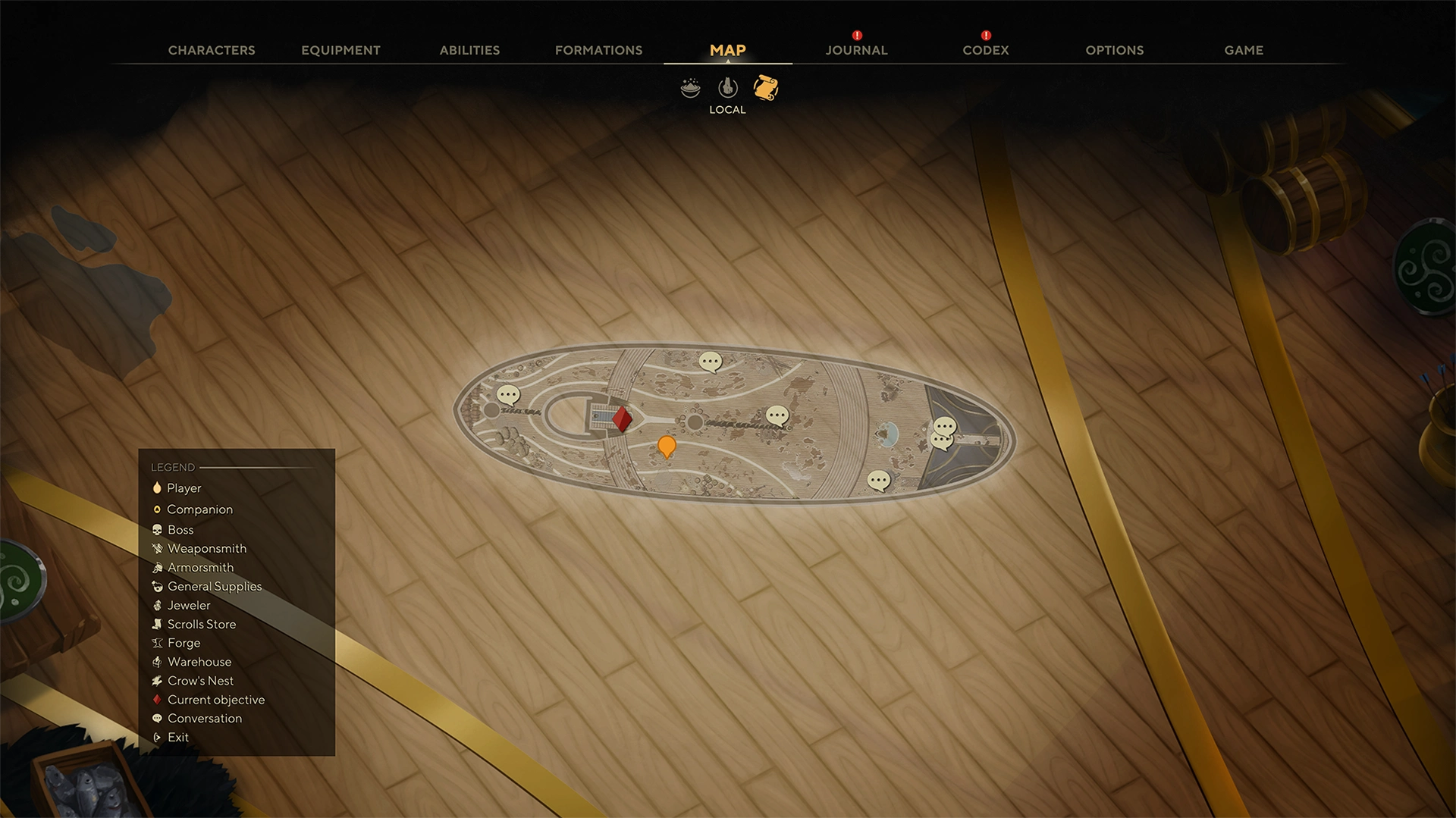The height and width of the screenshot is (818, 1456).
Task: Open the cooking bowl view icon
Action: click(691, 88)
